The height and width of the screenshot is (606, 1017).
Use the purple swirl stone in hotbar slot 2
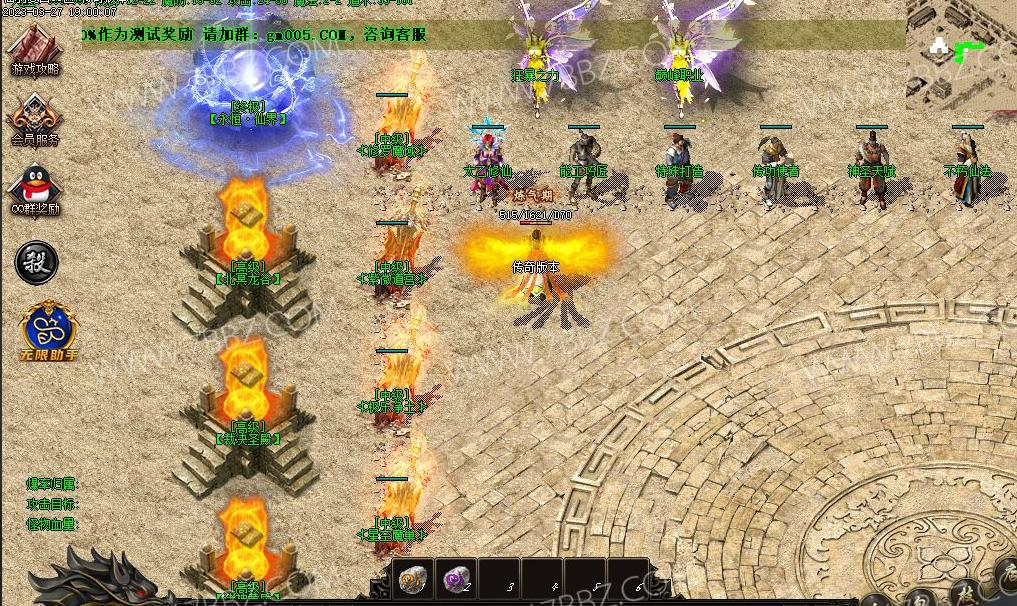pyautogui.click(x=456, y=579)
